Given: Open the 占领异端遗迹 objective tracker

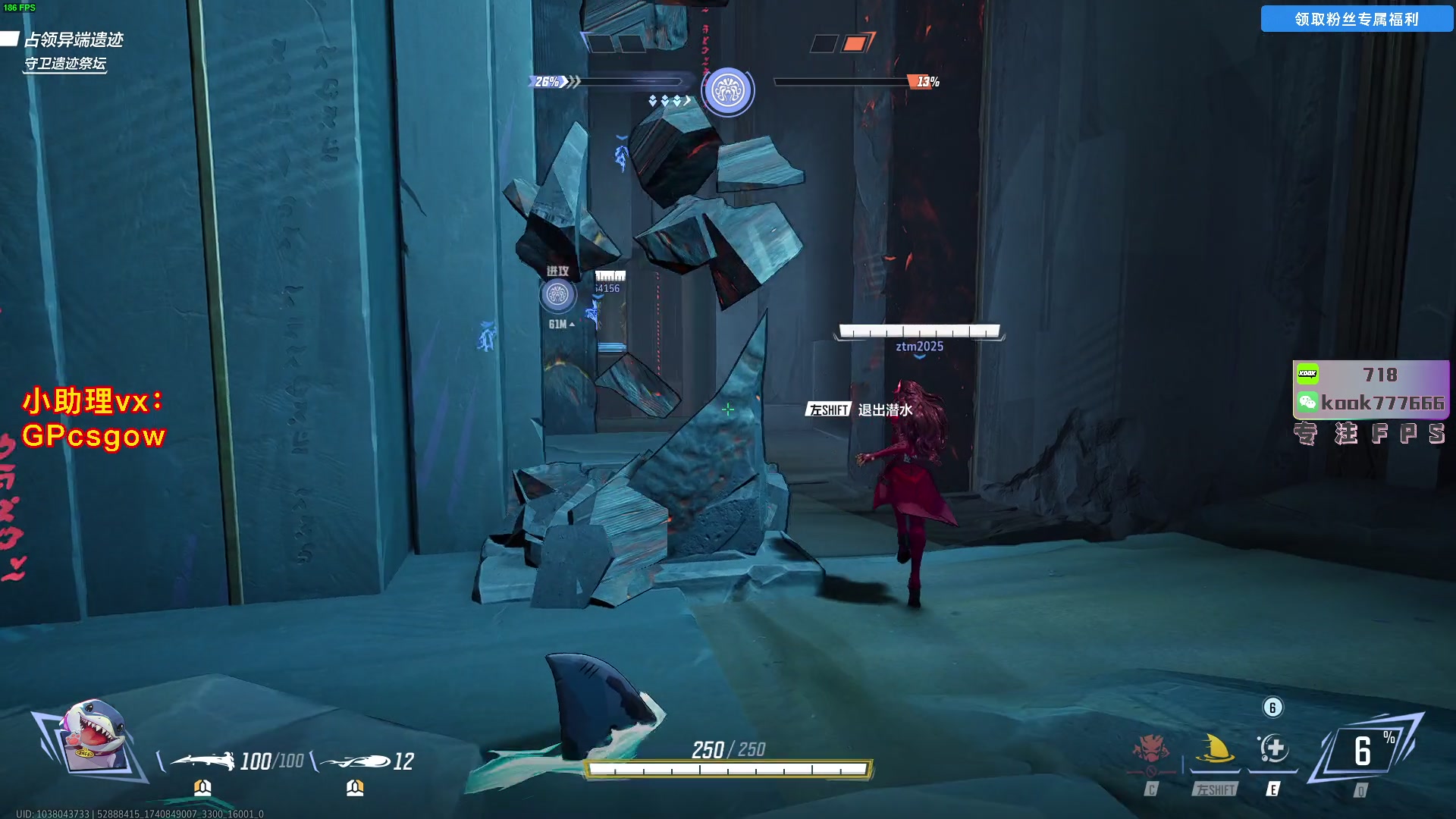Looking at the screenshot, I should 74,39.
